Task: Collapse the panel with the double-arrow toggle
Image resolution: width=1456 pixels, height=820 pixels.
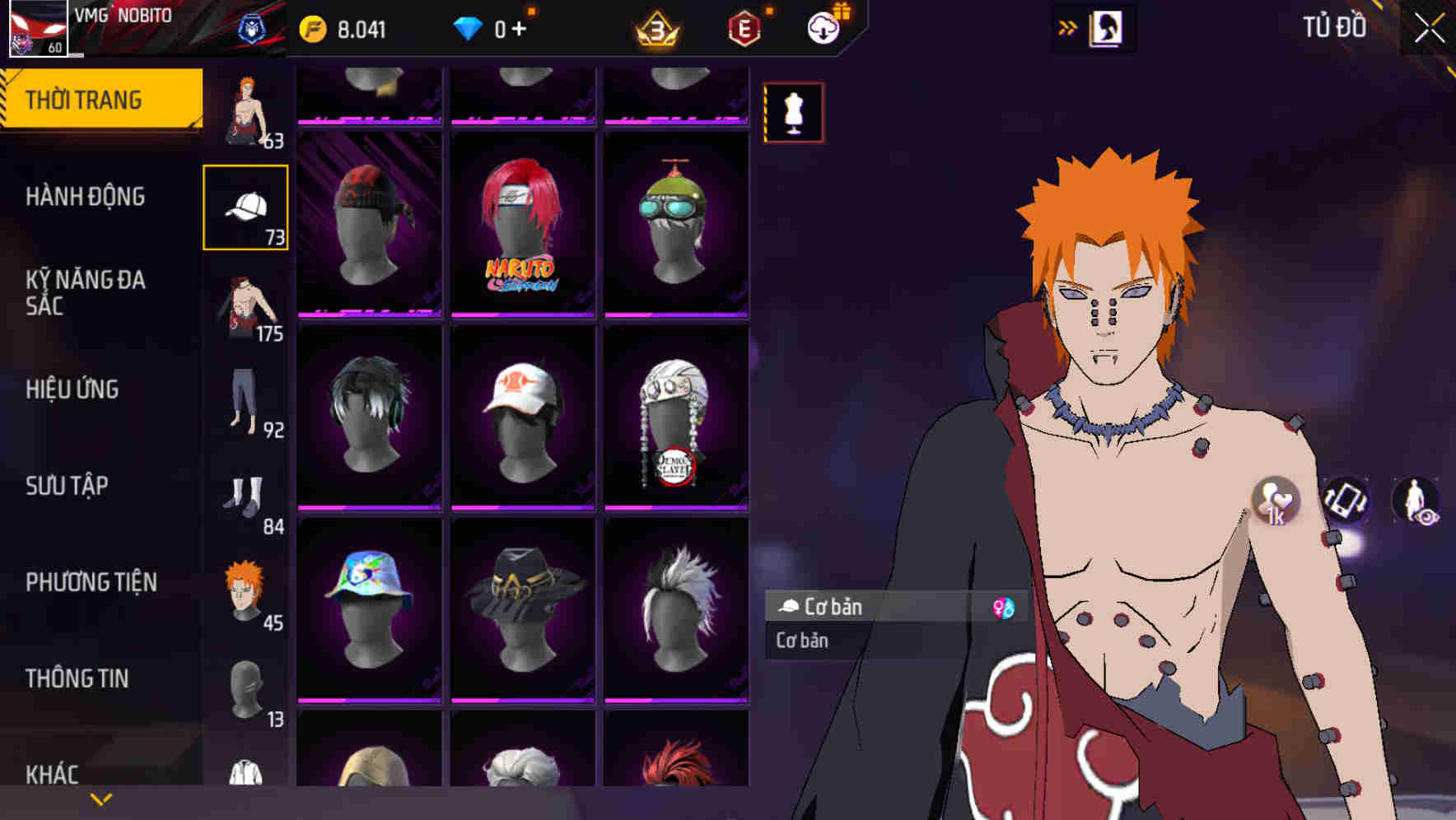Action: point(1067,26)
